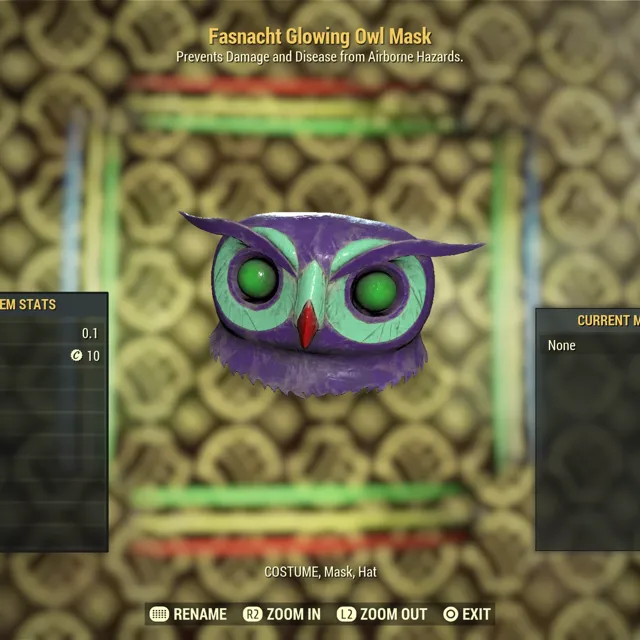Exit the item inspect view
The height and width of the screenshot is (640, 640).
click(466, 614)
